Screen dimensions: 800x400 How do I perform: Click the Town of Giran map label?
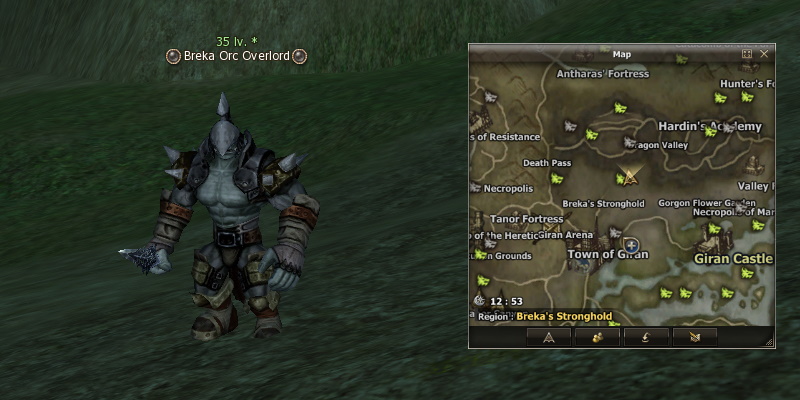pos(608,254)
